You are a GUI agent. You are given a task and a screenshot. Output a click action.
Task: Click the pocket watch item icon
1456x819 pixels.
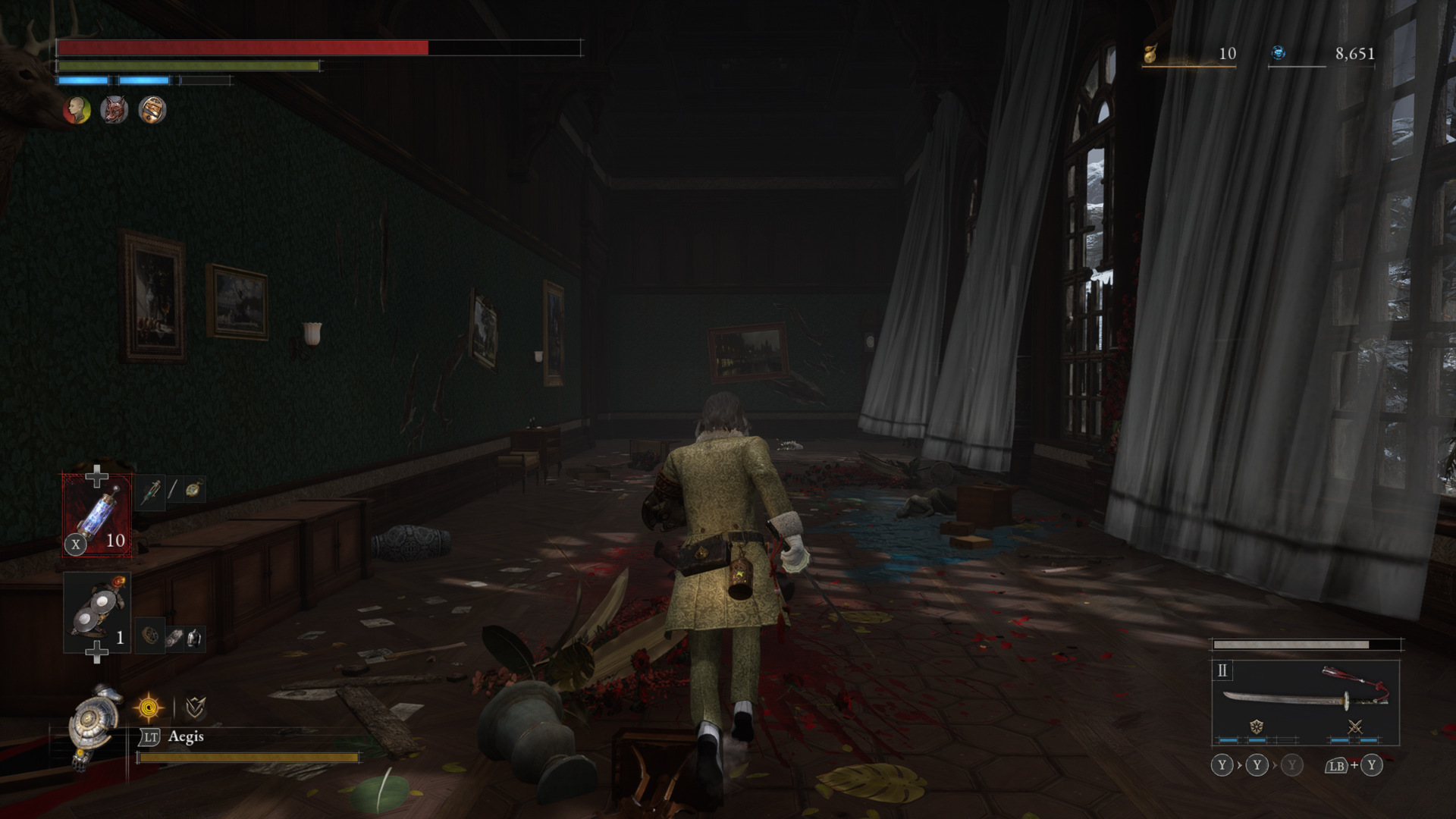point(193,491)
